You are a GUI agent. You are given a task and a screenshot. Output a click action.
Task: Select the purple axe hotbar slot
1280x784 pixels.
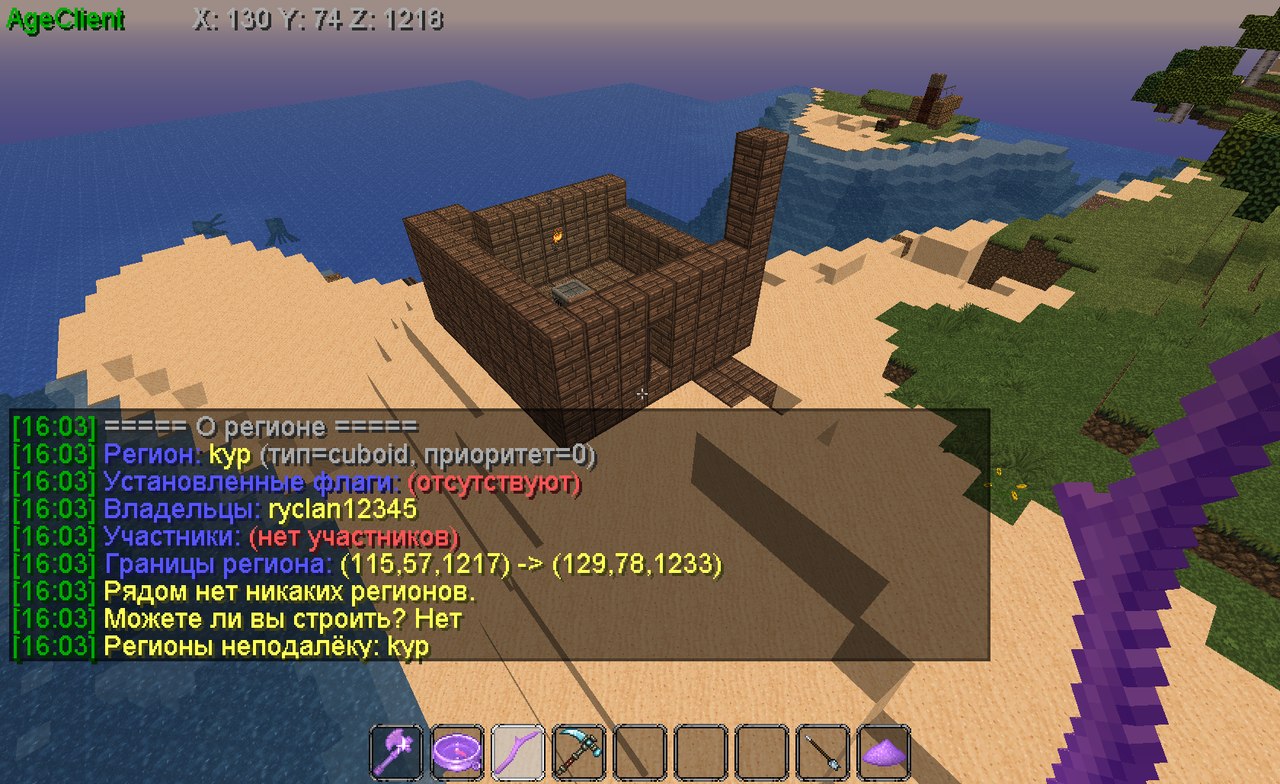397,751
